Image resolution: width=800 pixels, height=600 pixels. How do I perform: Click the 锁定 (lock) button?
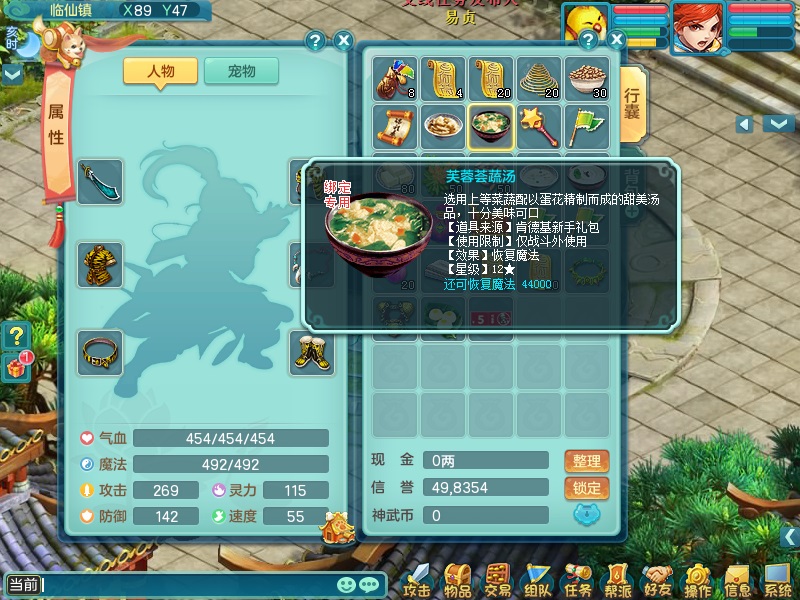587,488
